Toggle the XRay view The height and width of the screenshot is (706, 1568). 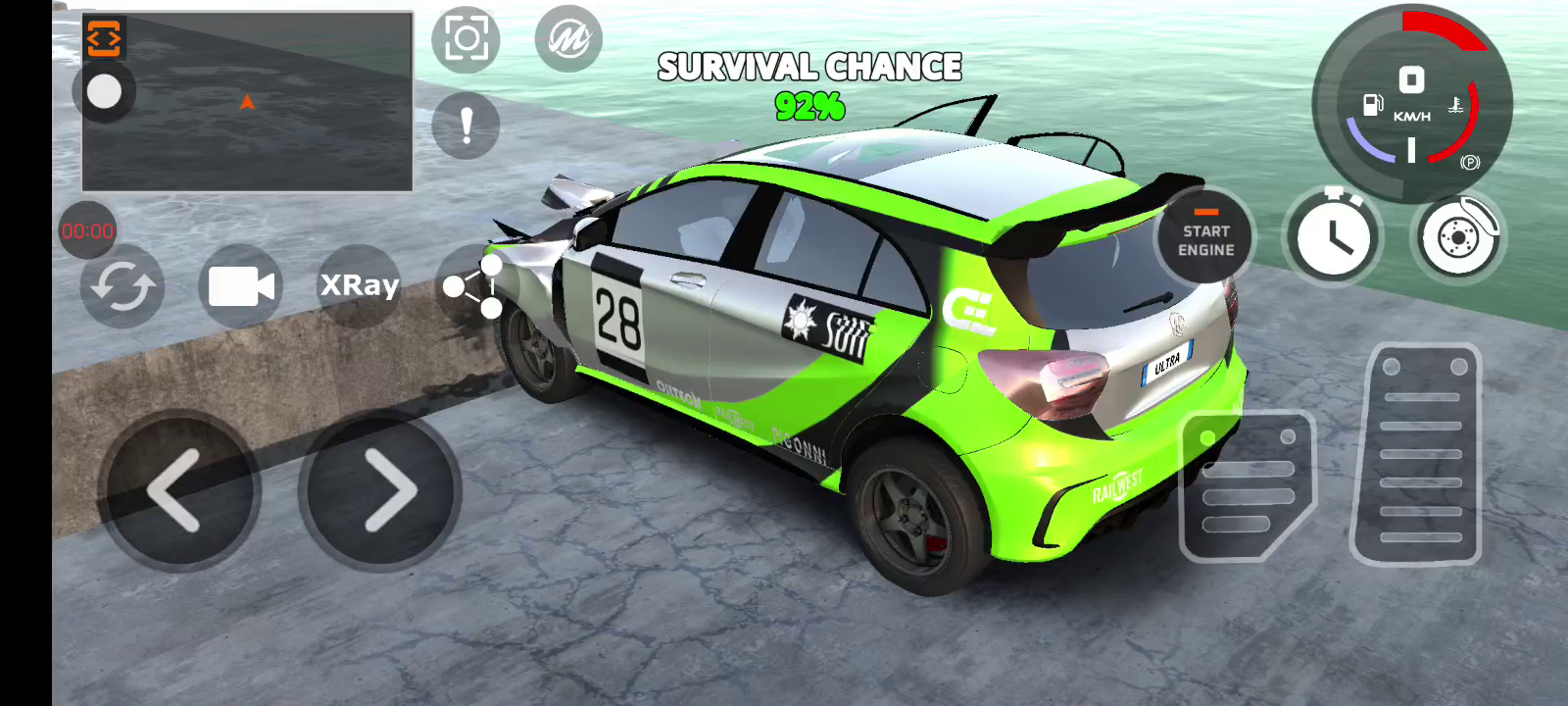360,285
